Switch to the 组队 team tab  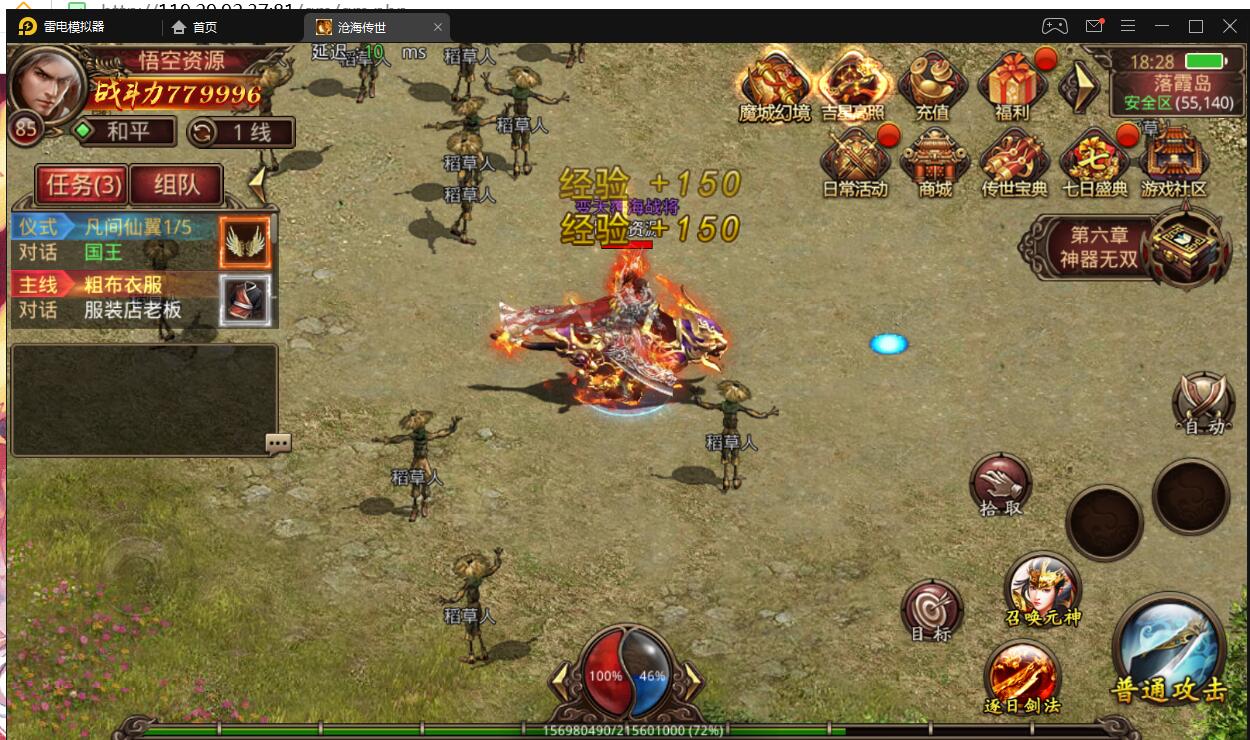pos(177,184)
